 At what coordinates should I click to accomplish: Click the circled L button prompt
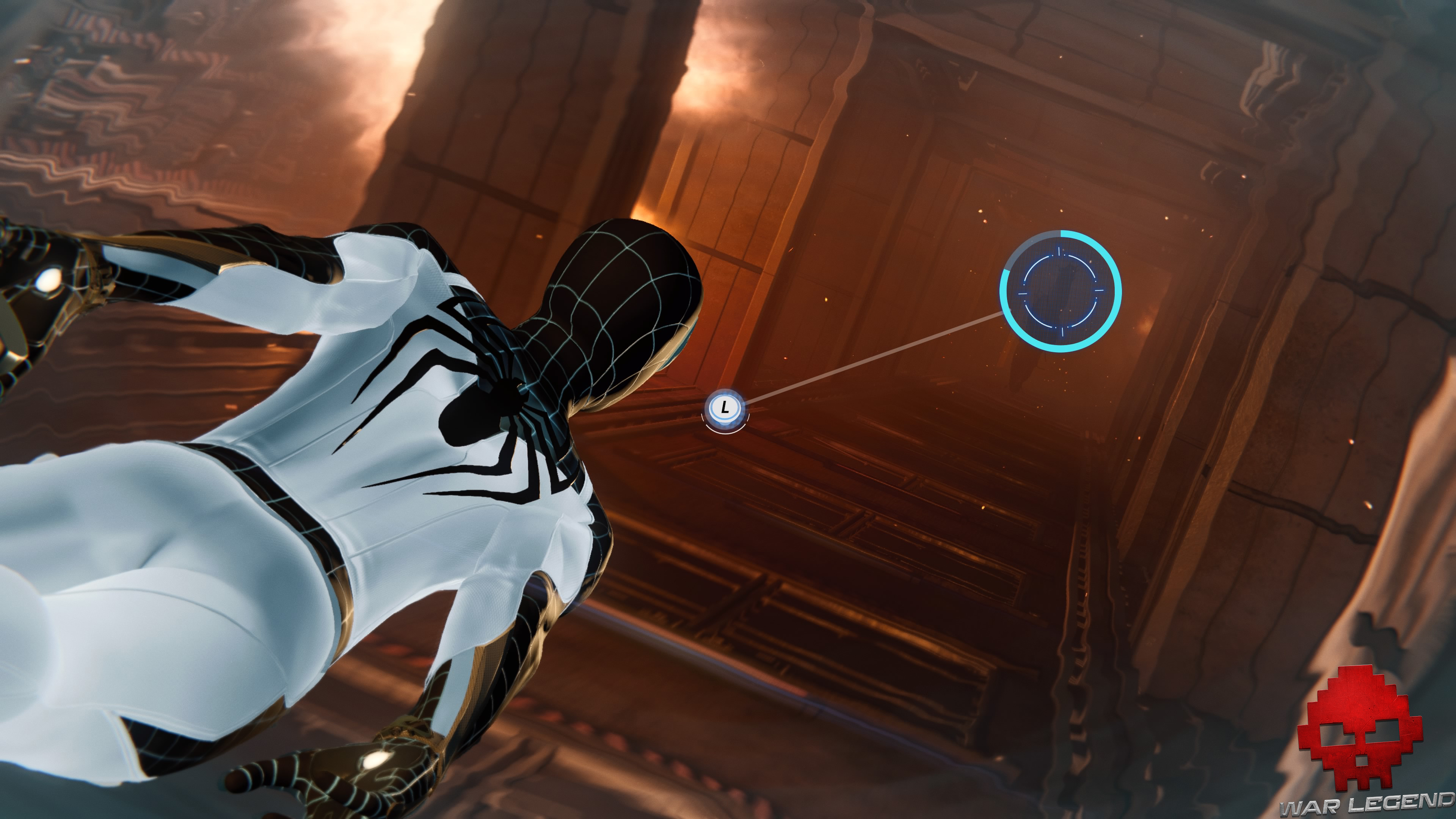(725, 407)
